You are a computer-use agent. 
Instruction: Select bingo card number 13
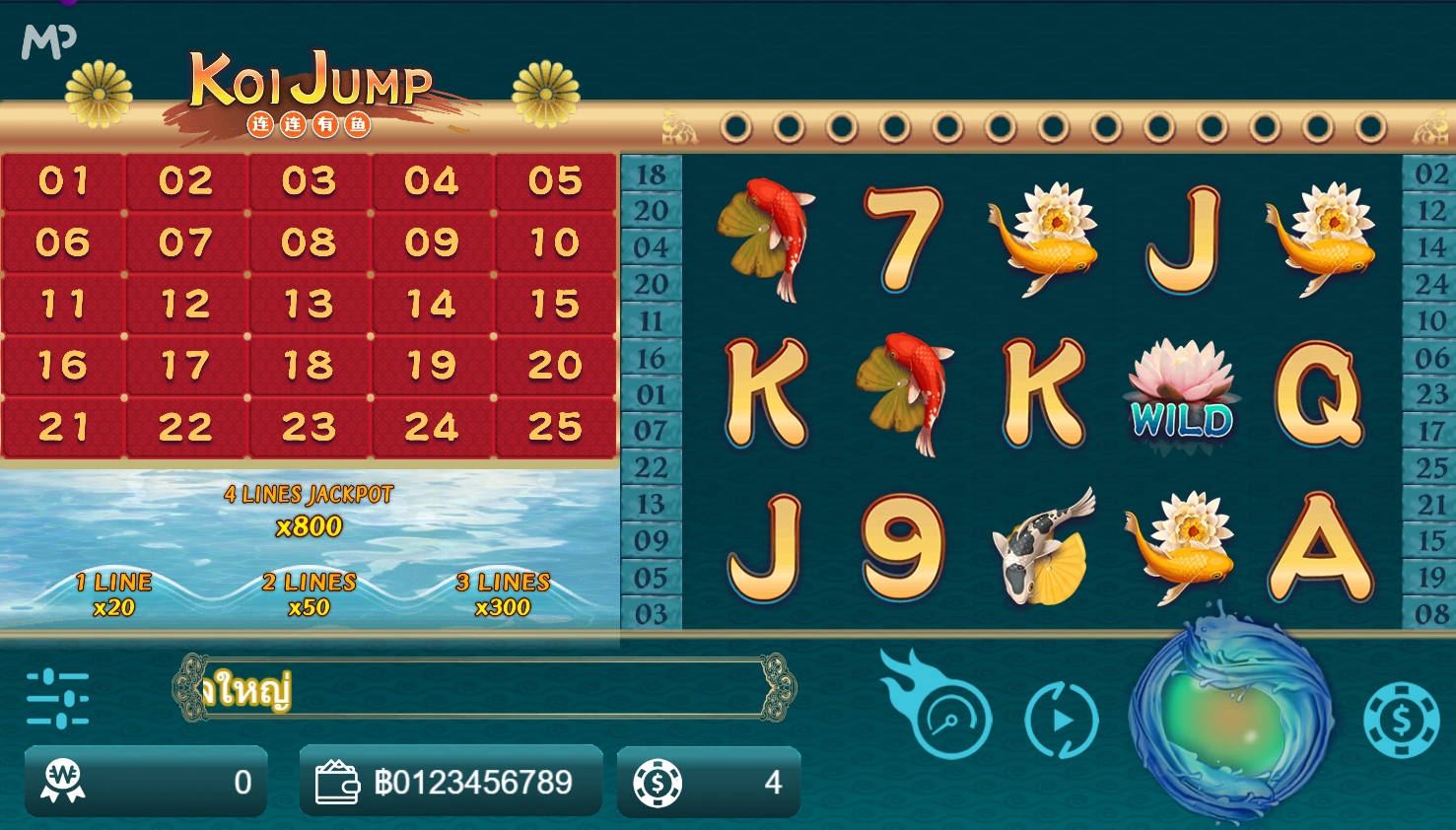click(x=310, y=305)
